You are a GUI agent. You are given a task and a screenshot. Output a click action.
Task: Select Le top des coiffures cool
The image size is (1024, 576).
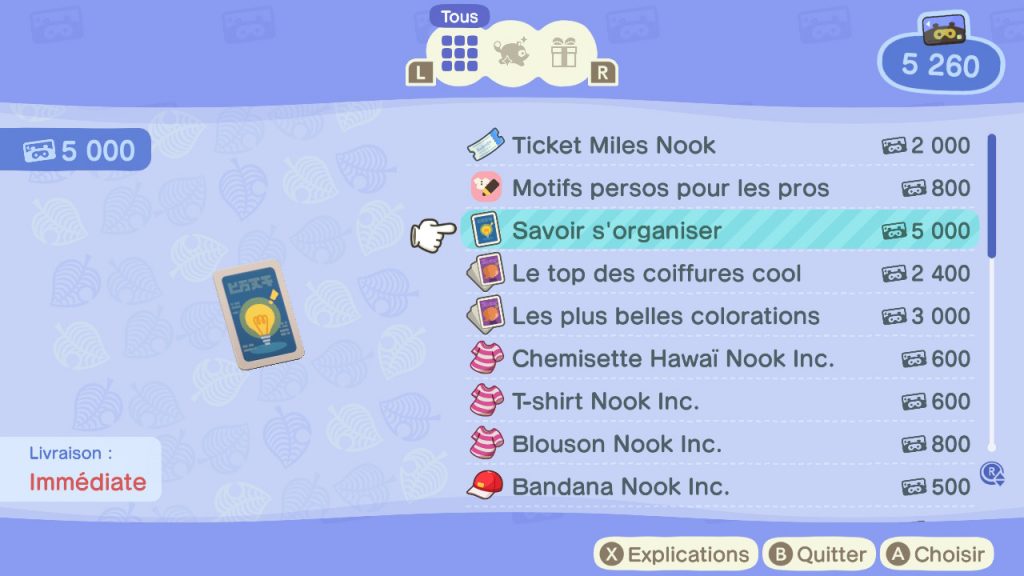click(x=720, y=273)
